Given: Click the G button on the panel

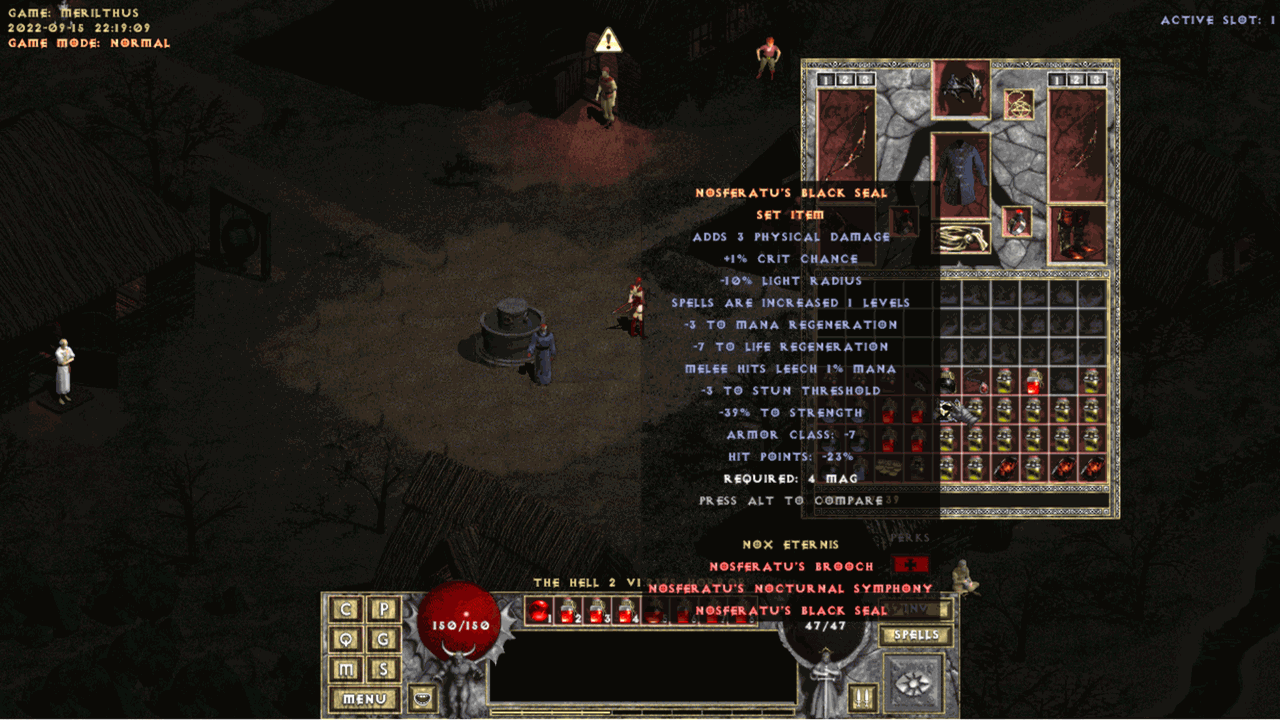Looking at the screenshot, I should click(384, 639).
